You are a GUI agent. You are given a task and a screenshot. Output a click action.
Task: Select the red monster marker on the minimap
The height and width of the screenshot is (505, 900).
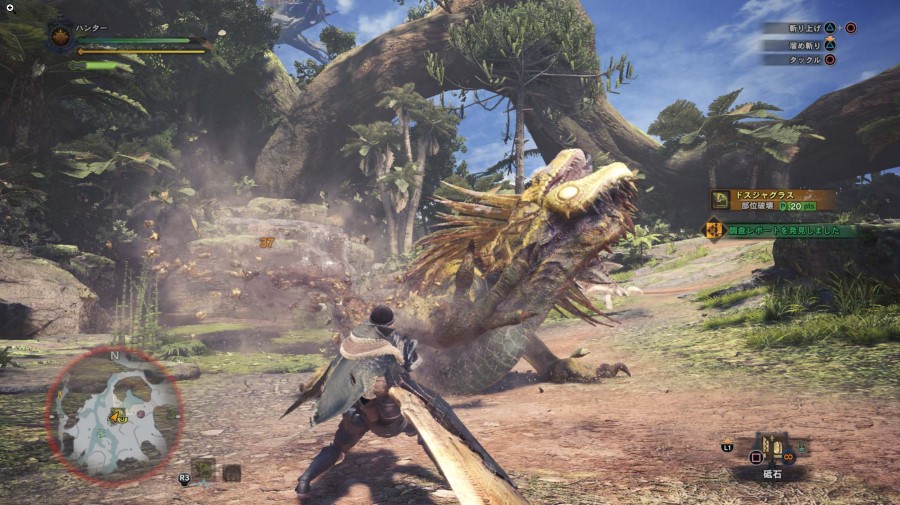pyautogui.click(x=143, y=412)
